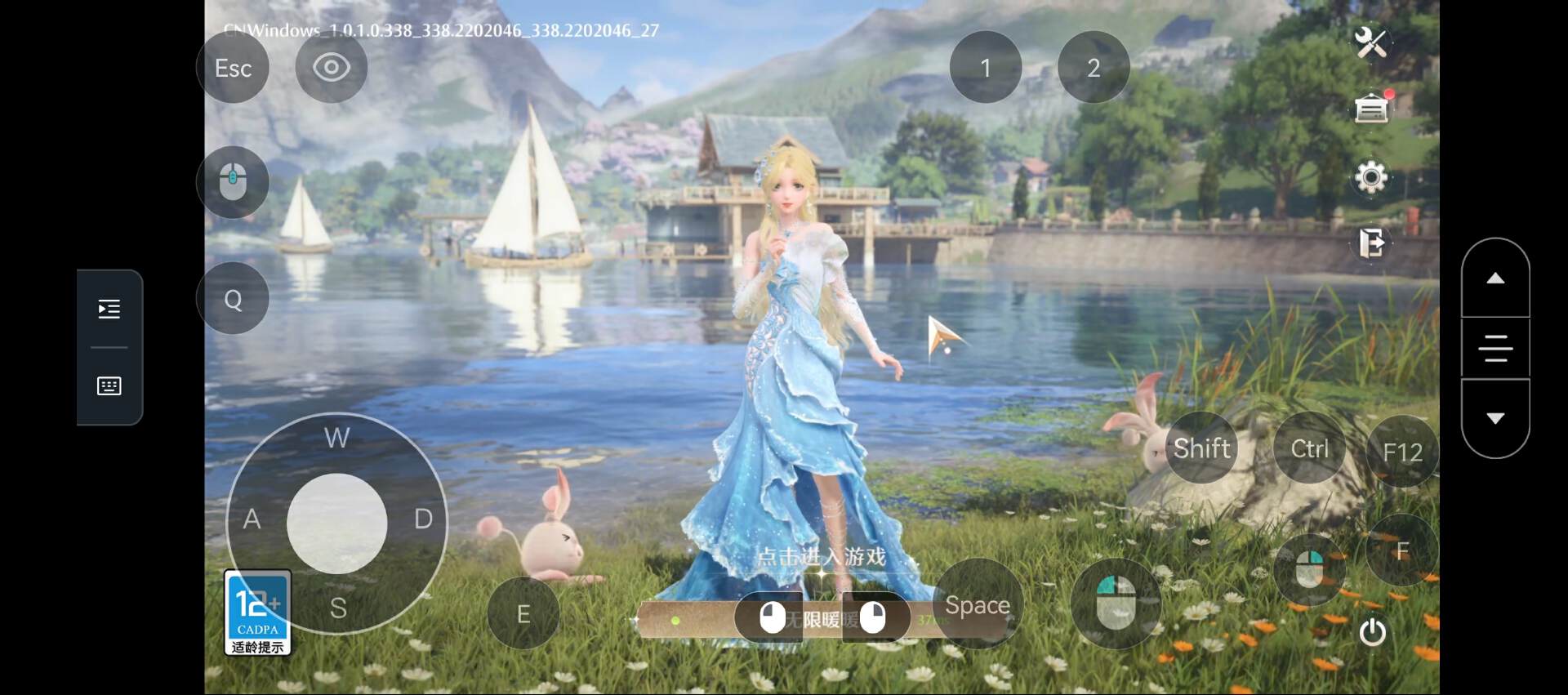Tap the F12 virtual key button
Screen dimensions: 1568x695
1402,452
